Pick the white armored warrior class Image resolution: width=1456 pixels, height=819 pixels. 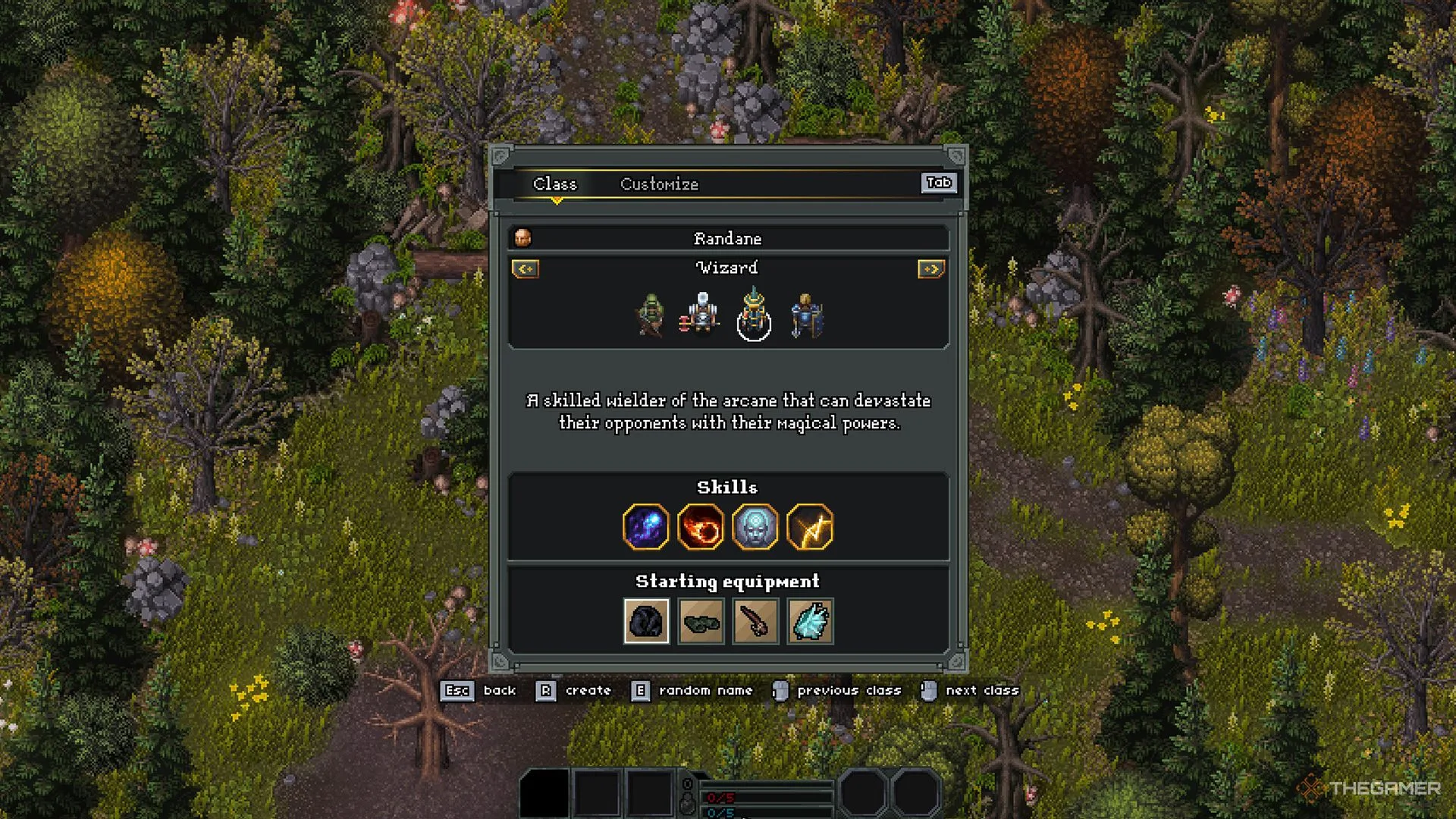(702, 314)
